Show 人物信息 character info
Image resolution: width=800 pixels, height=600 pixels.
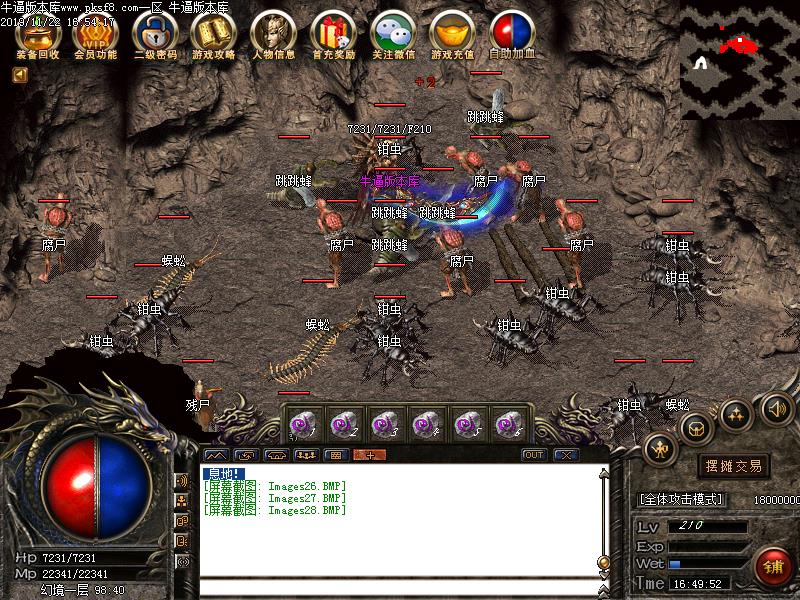[272, 33]
